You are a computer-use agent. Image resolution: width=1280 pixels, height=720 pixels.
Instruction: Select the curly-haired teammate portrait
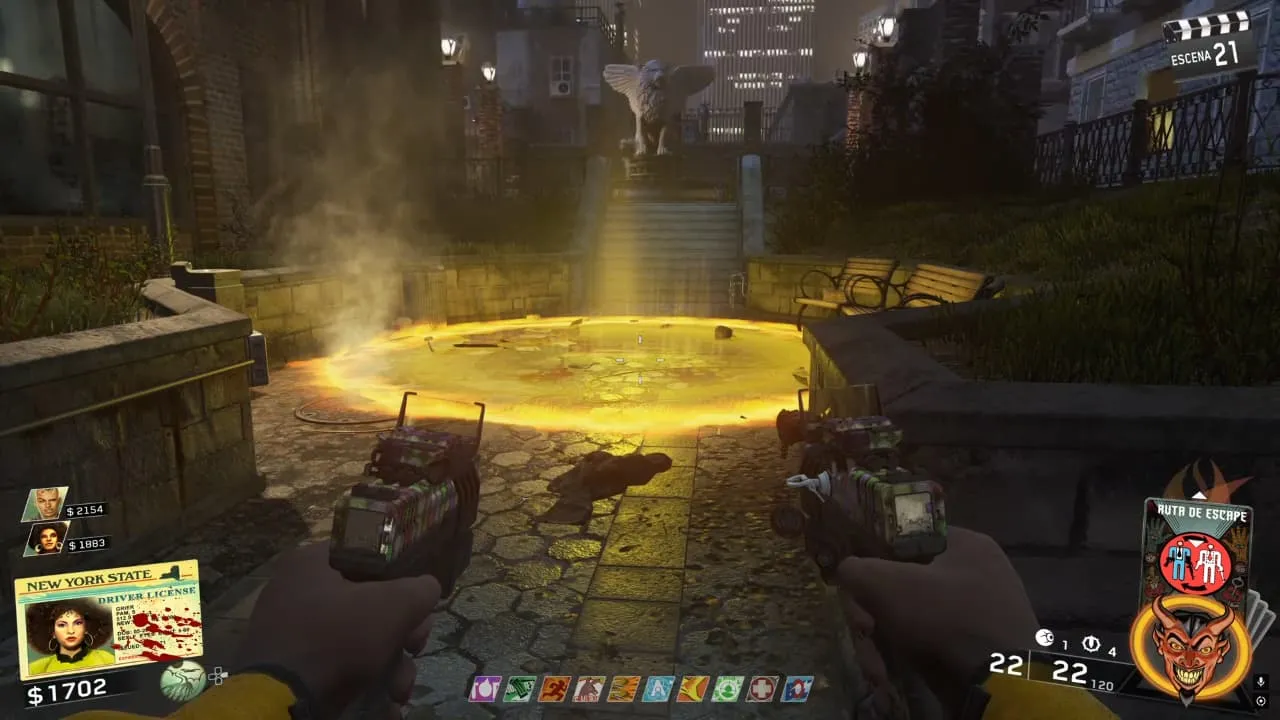coord(46,538)
